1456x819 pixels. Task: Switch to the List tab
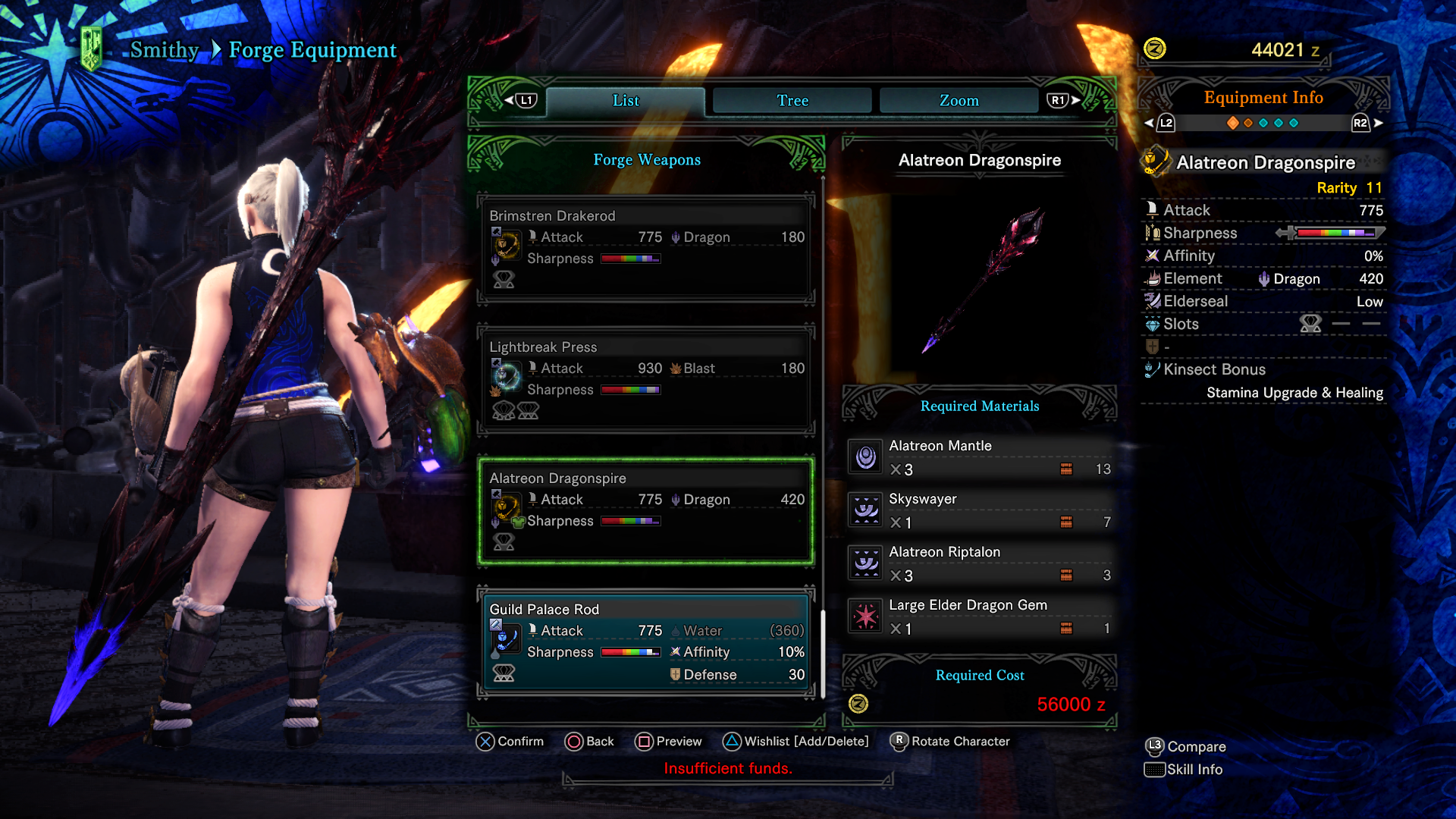pyautogui.click(x=626, y=101)
